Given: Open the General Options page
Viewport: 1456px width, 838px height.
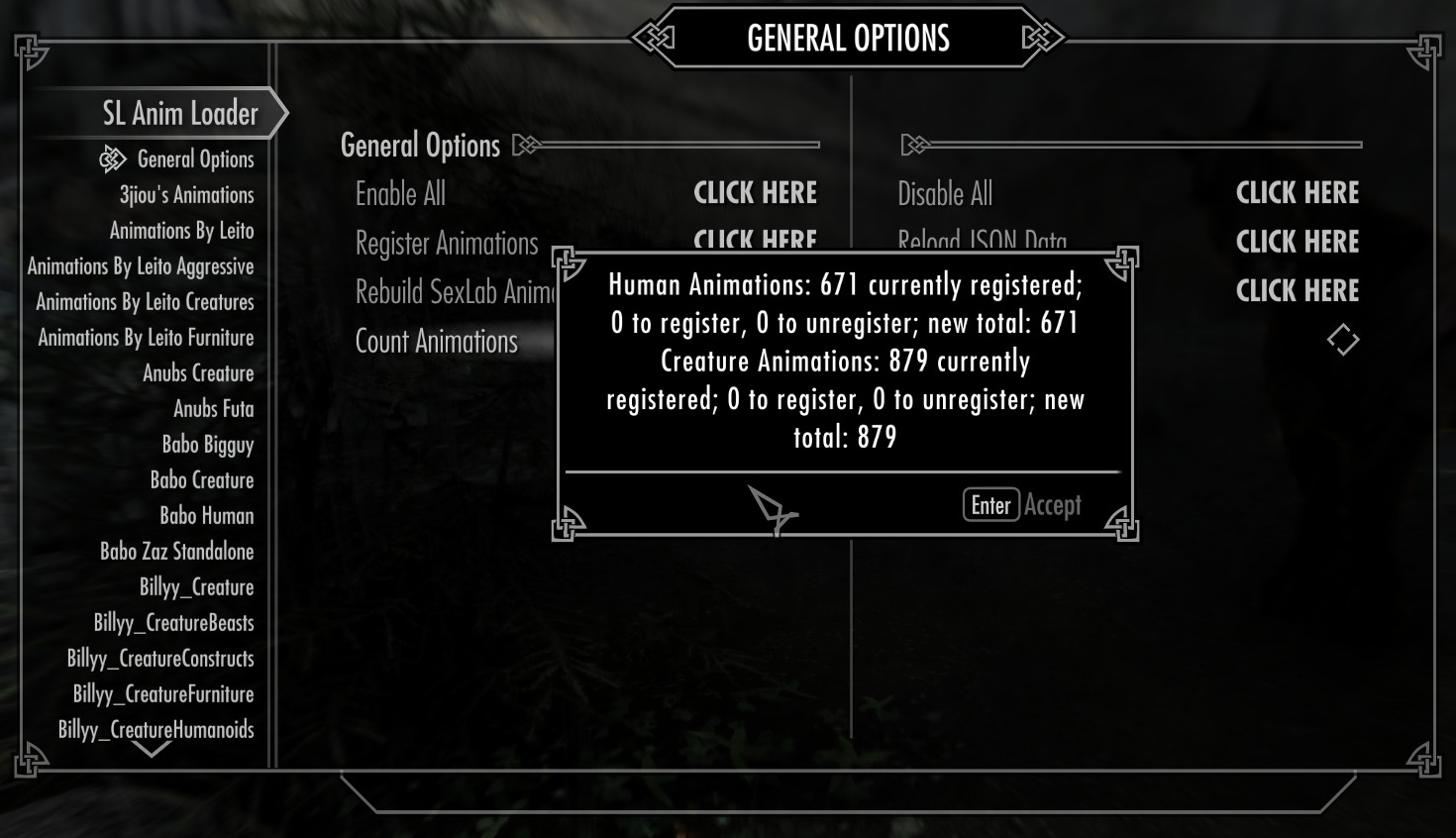Looking at the screenshot, I should point(195,159).
